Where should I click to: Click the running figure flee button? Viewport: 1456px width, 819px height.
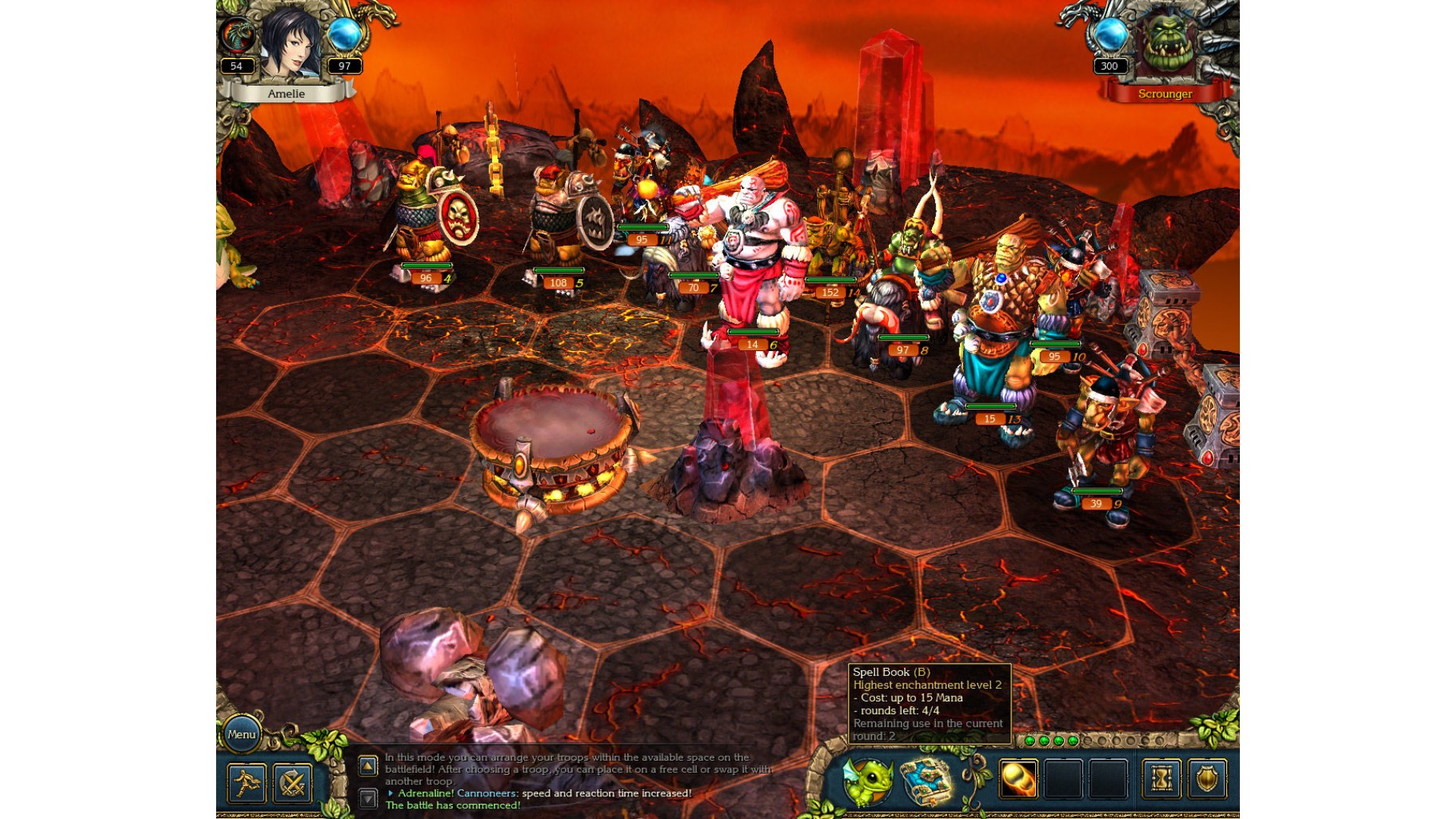coord(246,783)
